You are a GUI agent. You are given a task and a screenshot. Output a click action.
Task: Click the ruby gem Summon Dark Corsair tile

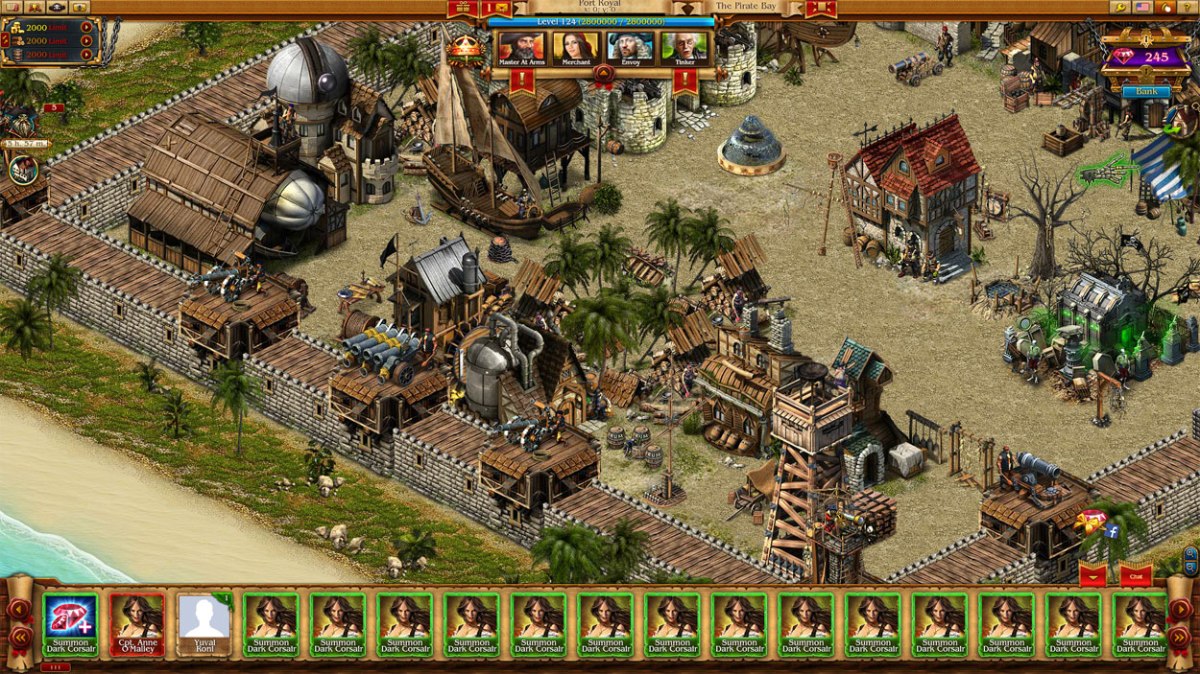pos(70,624)
